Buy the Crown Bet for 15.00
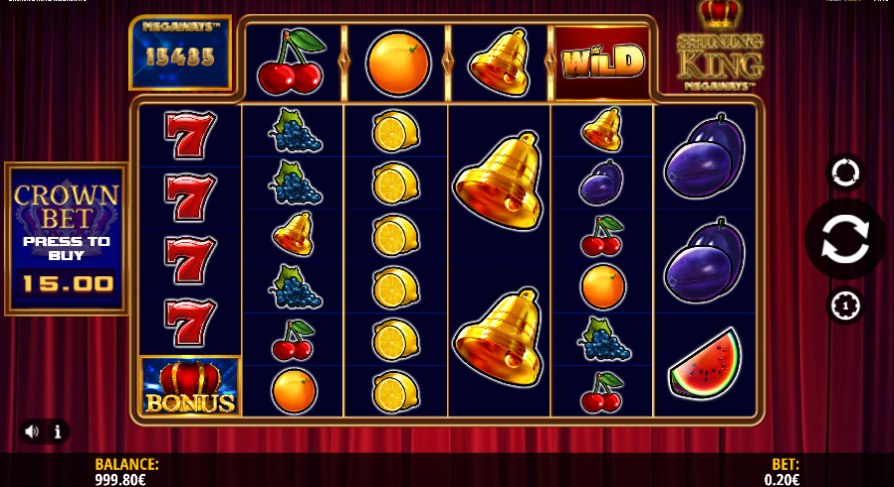Viewport: 894px width, 487px height. click(x=67, y=240)
